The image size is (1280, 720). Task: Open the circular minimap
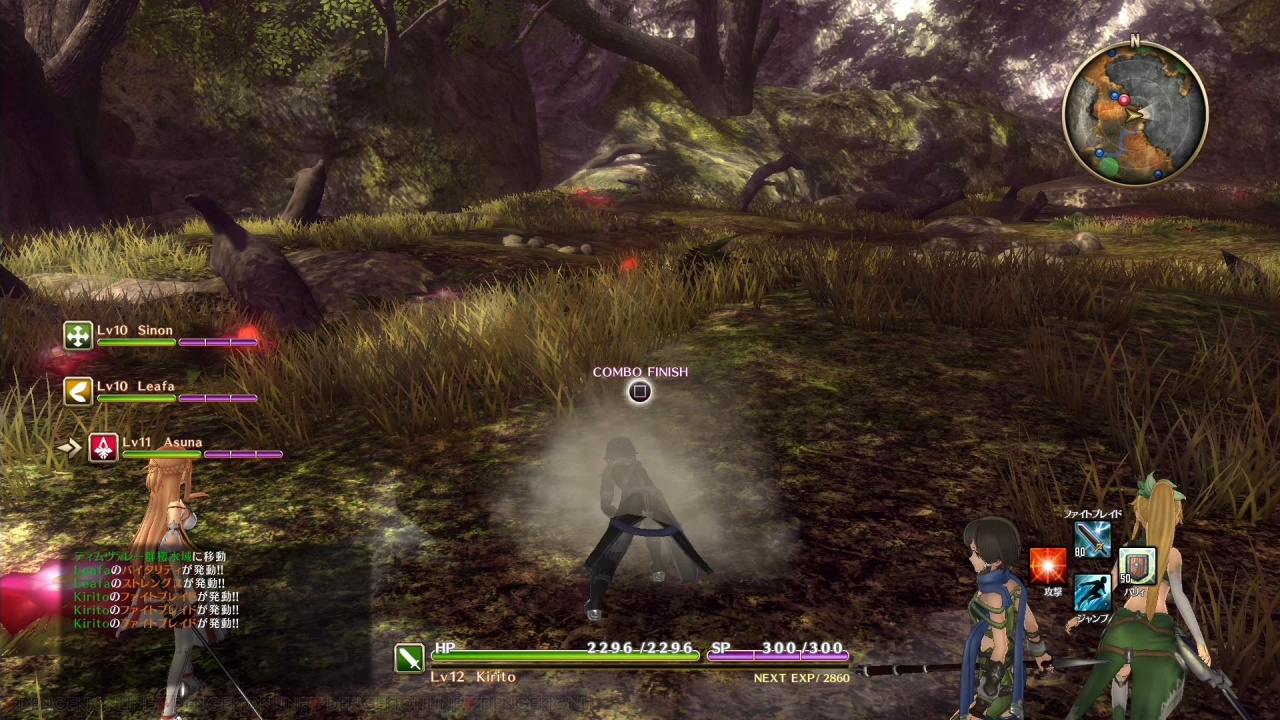(1135, 113)
